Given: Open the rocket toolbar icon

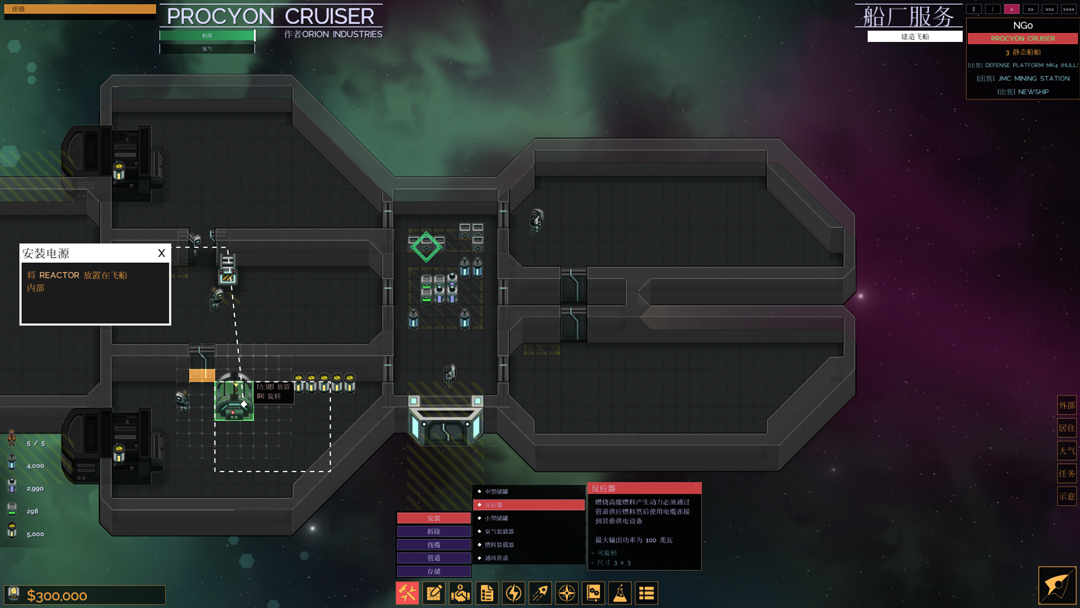Looking at the screenshot, I should point(540,593).
